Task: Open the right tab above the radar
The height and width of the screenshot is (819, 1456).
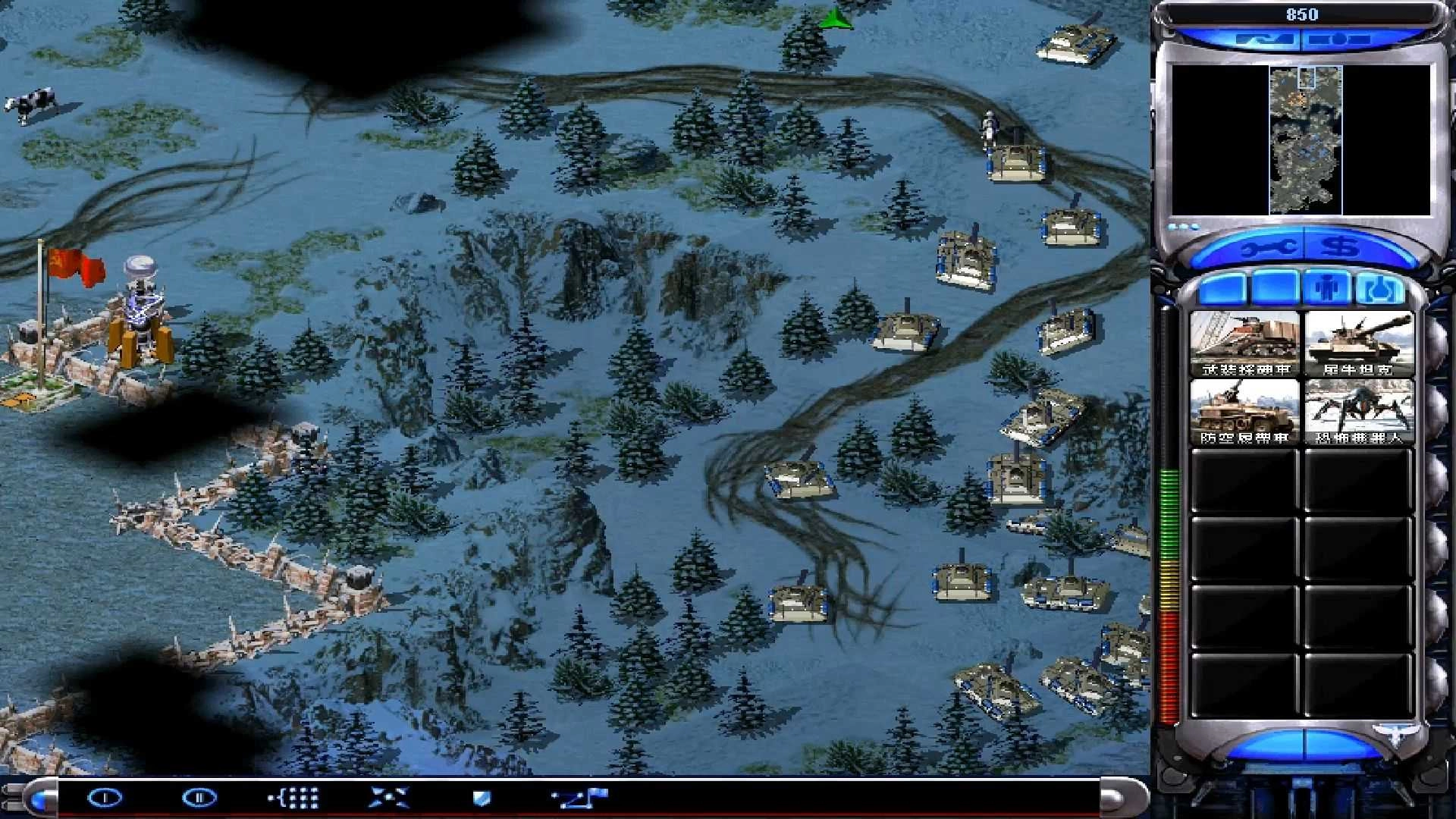Action: pos(1339,38)
